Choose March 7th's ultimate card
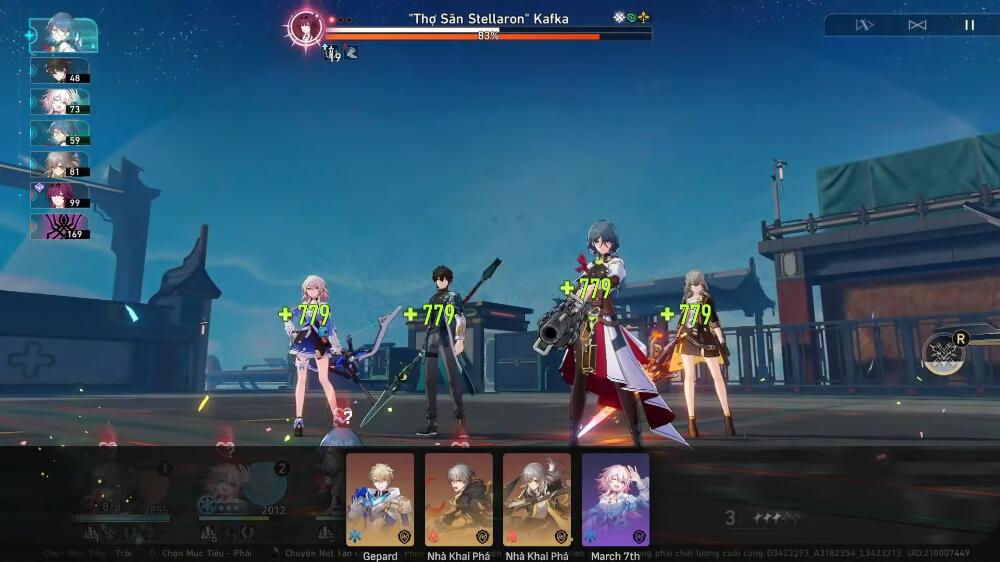The width and height of the screenshot is (1000, 562). (x=615, y=499)
